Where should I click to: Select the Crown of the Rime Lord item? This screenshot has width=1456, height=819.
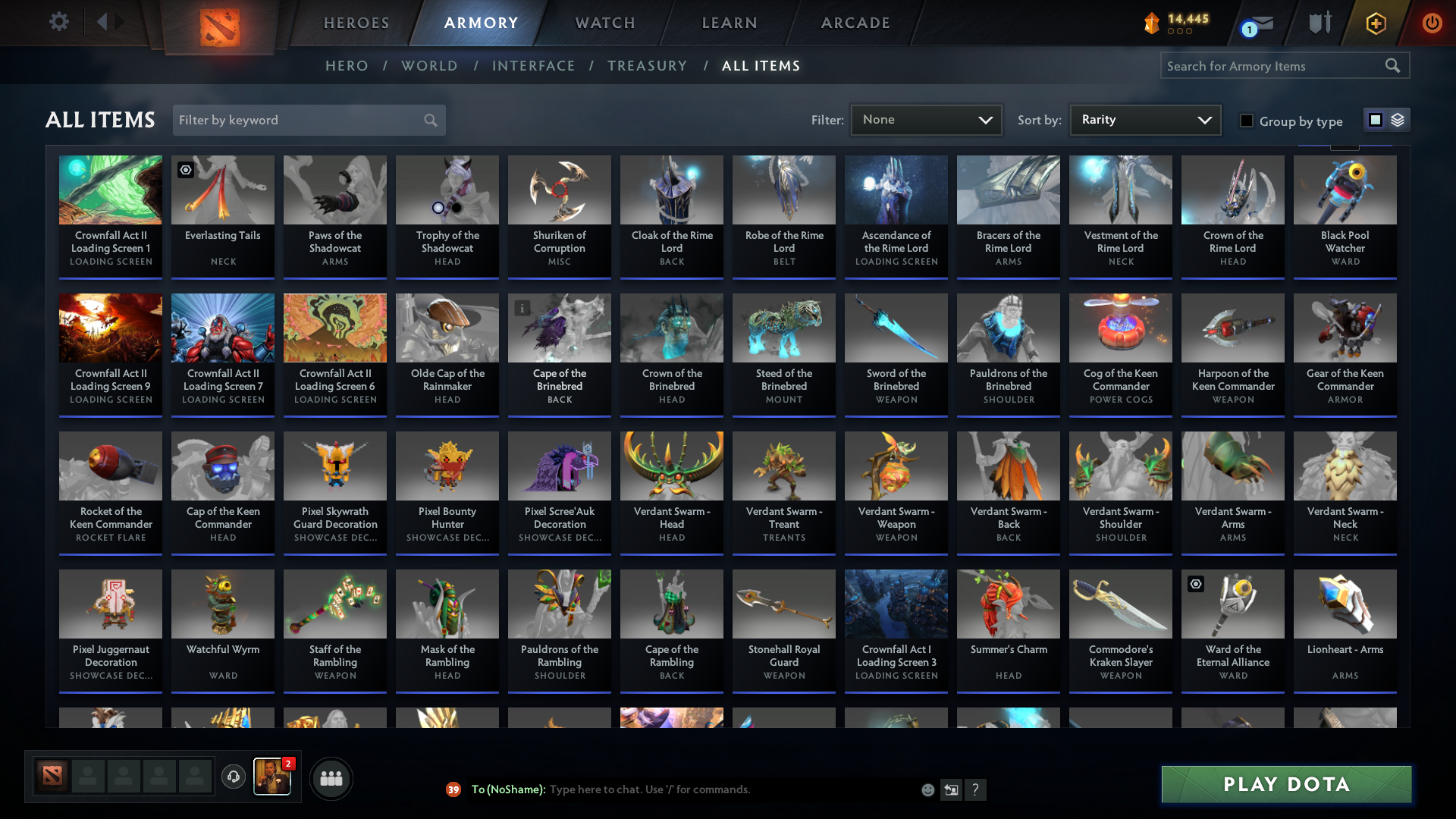(x=1232, y=212)
